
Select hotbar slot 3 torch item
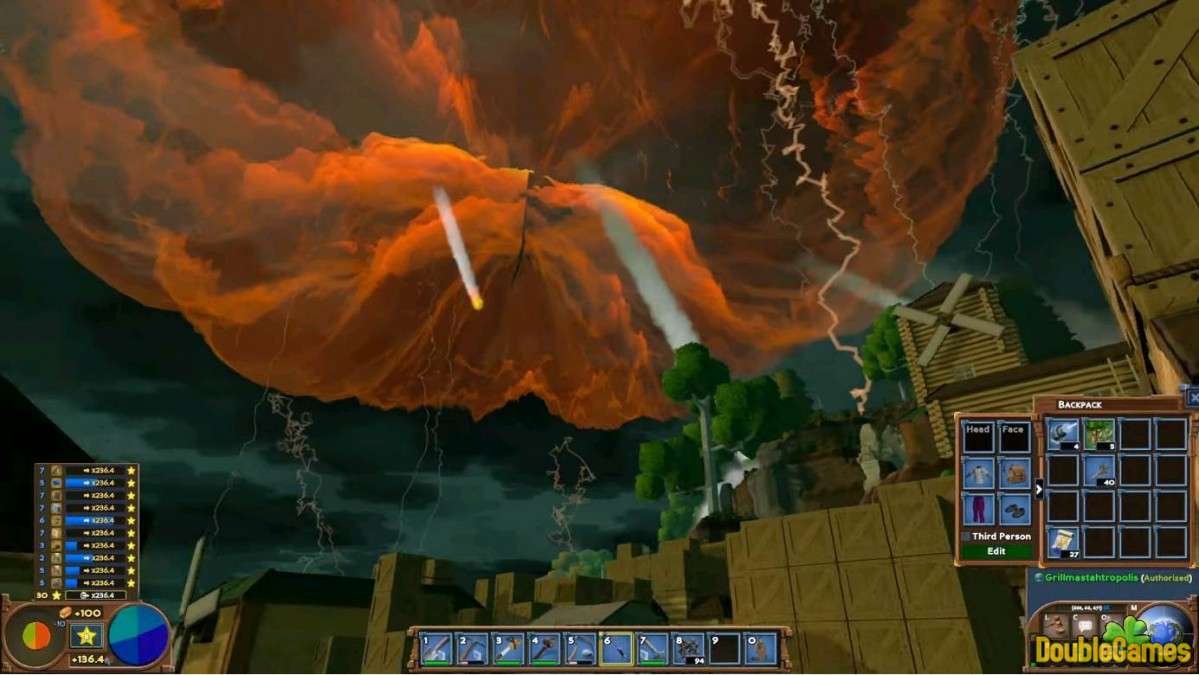tap(506, 648)
